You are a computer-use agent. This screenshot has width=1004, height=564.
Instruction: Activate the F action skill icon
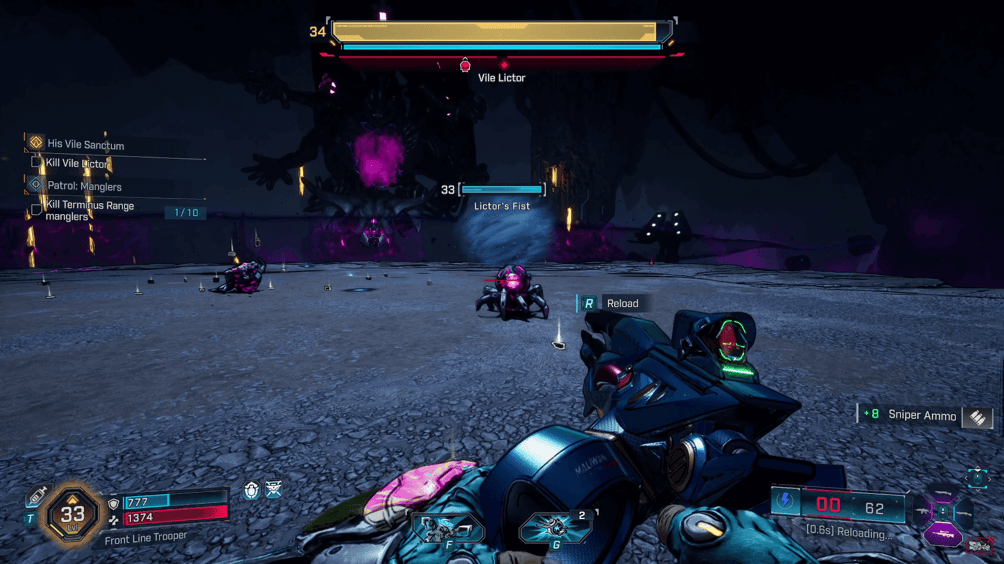(x=447, y=527)
